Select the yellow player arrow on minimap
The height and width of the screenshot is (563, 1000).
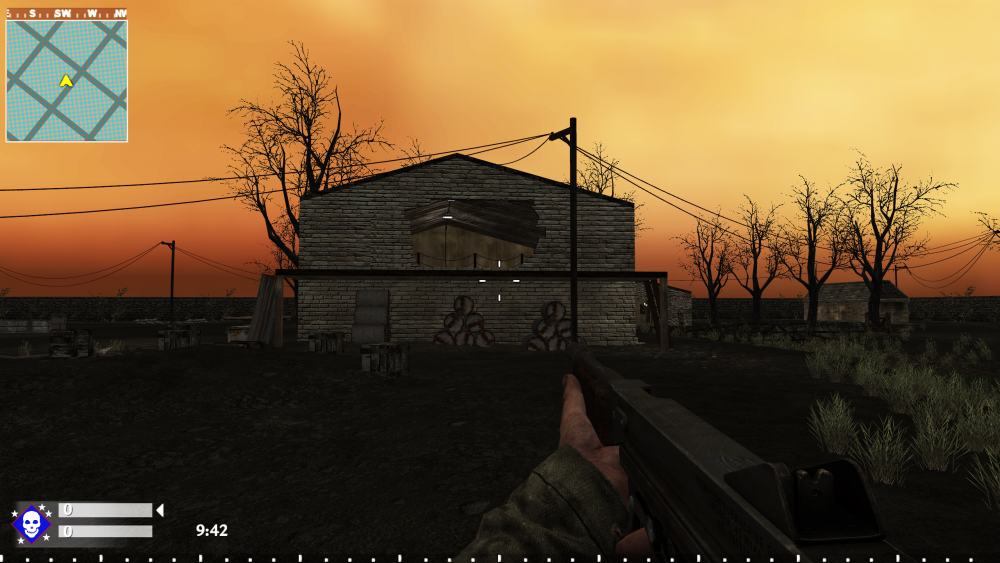66,80
